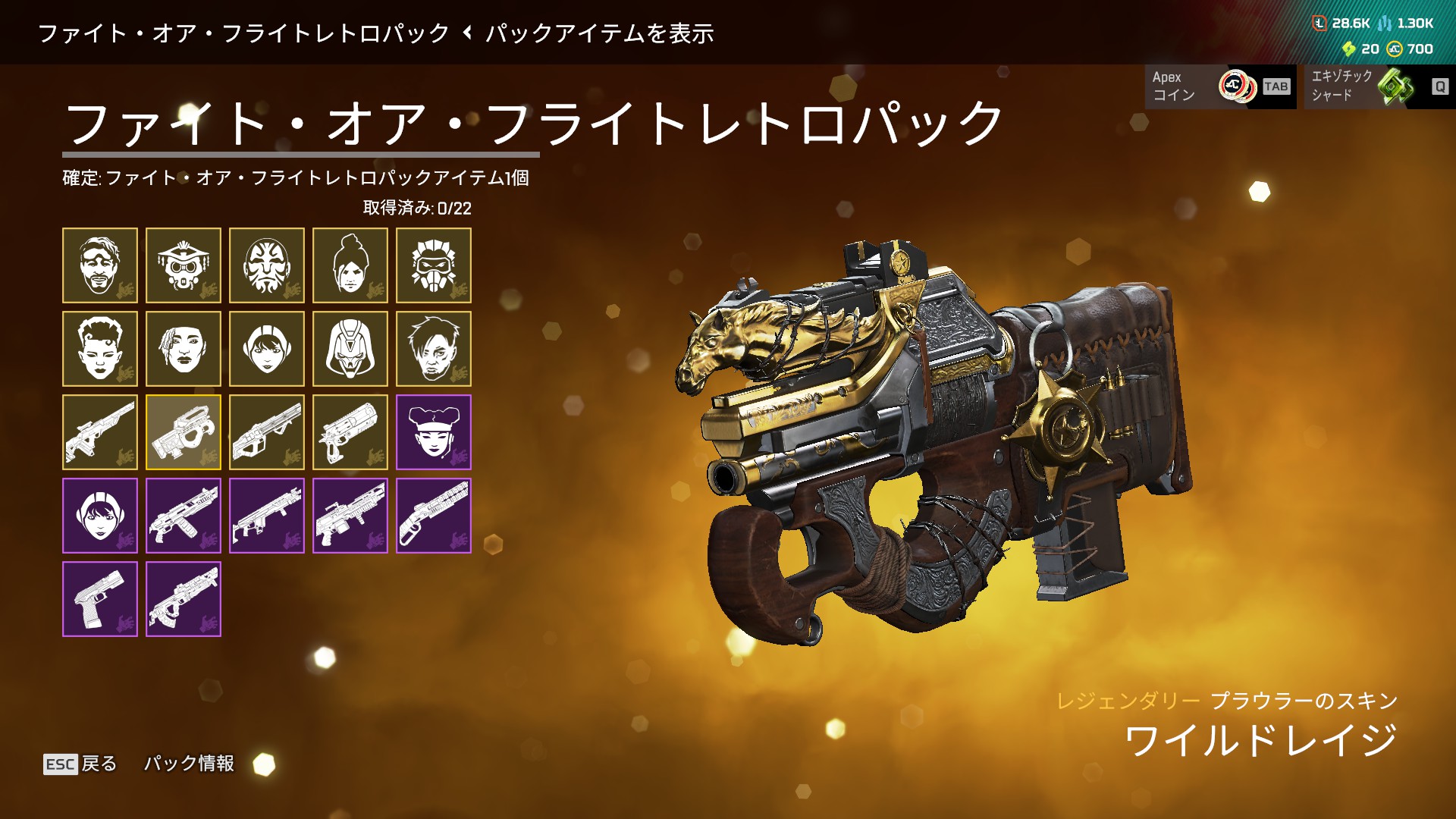Screen dimensions: 1456x819
Task: Pick the gold scoped sniper rifle skin
Action: (100, 432)
